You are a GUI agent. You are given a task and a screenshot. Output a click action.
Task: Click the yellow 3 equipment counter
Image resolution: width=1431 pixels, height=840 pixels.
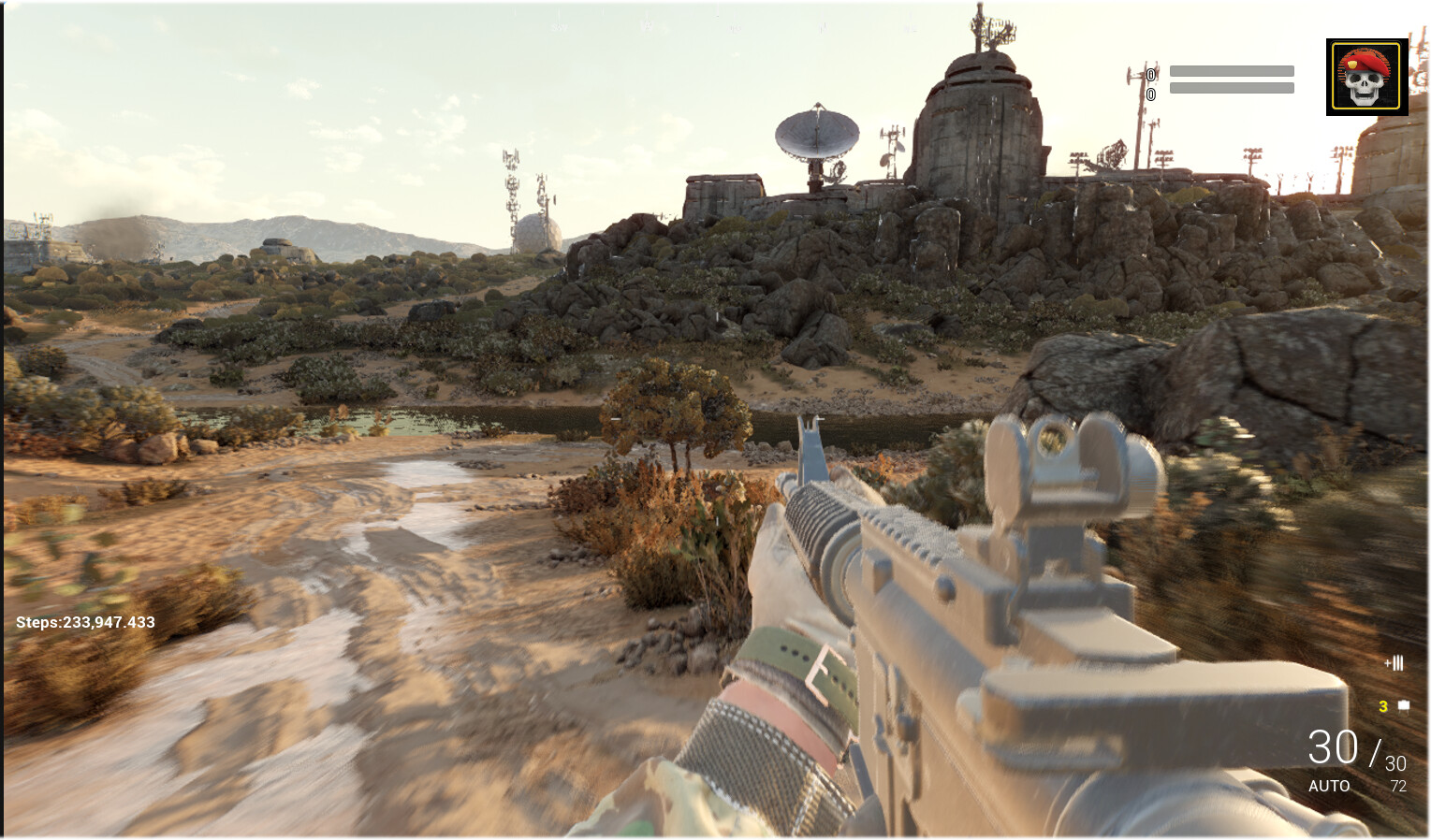(1382, 706)
